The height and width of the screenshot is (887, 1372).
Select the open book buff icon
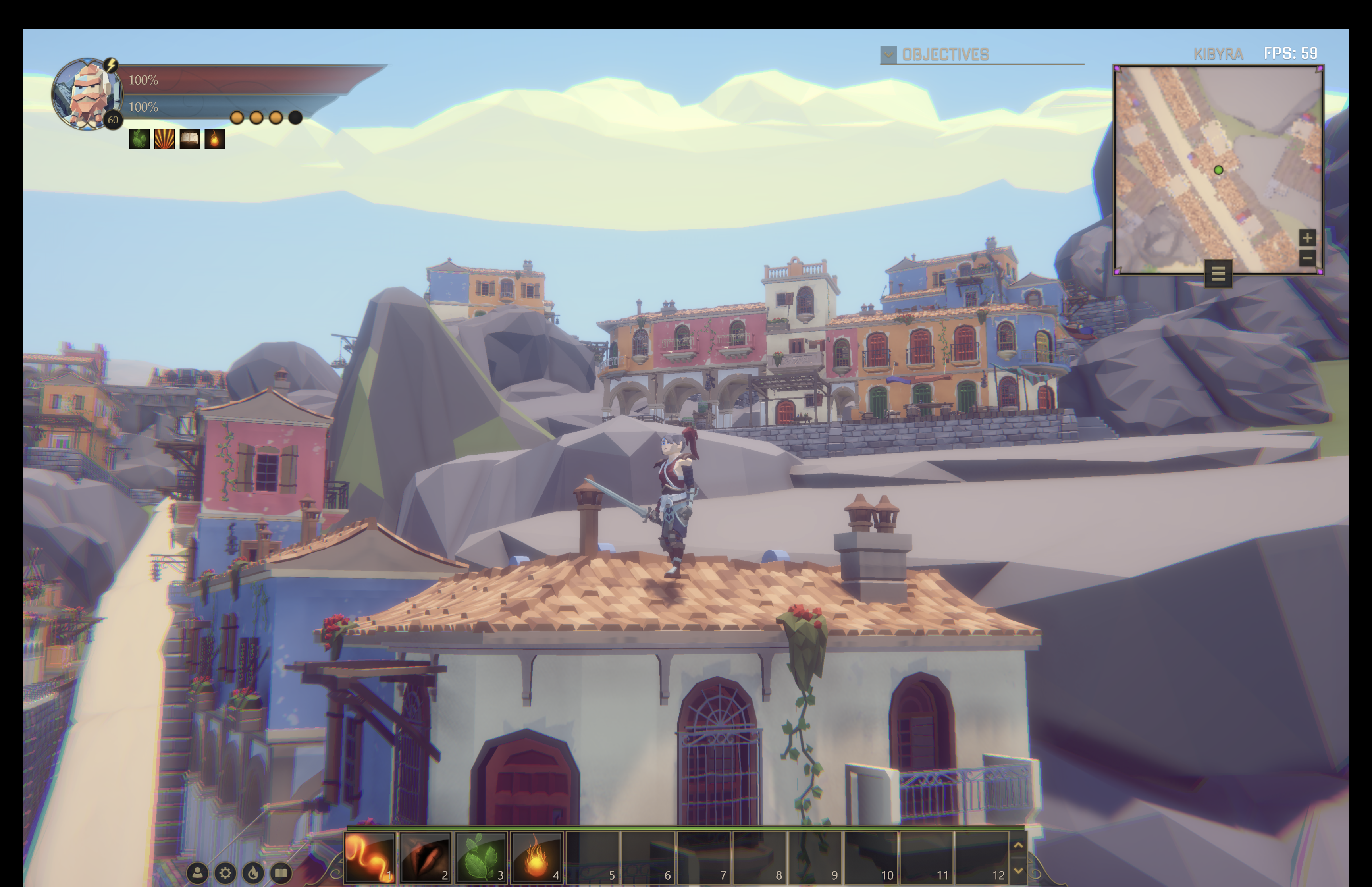pos(189,139)
